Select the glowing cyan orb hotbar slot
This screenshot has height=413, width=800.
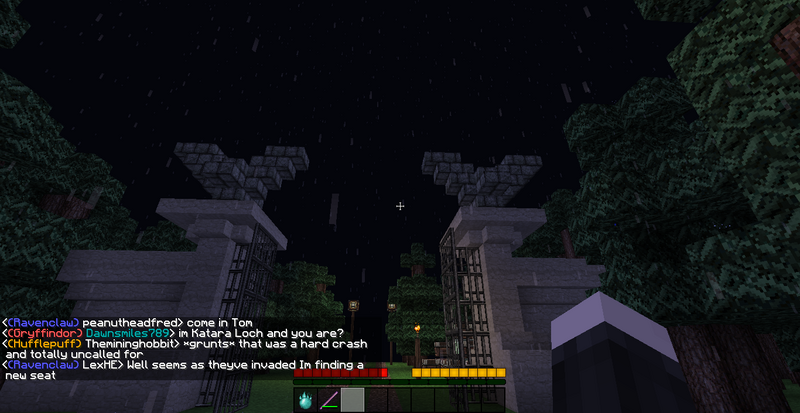tap(306, 401)
